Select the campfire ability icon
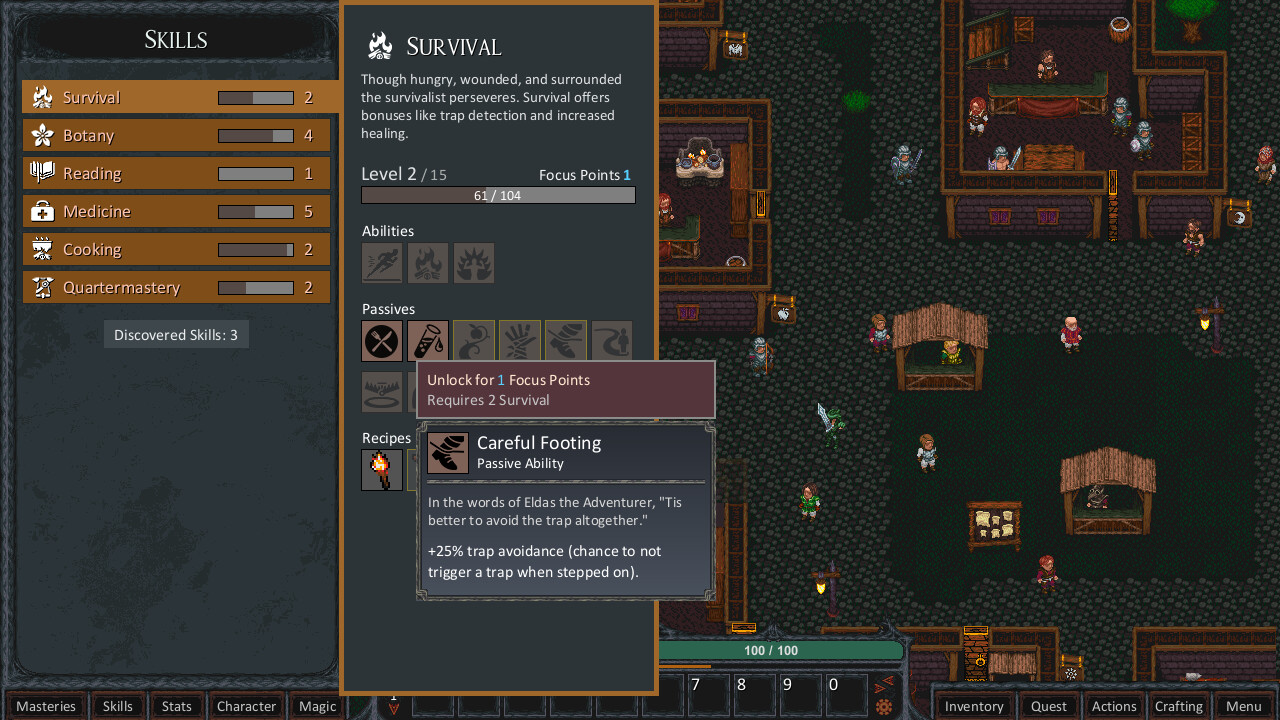 pos(428,263)
